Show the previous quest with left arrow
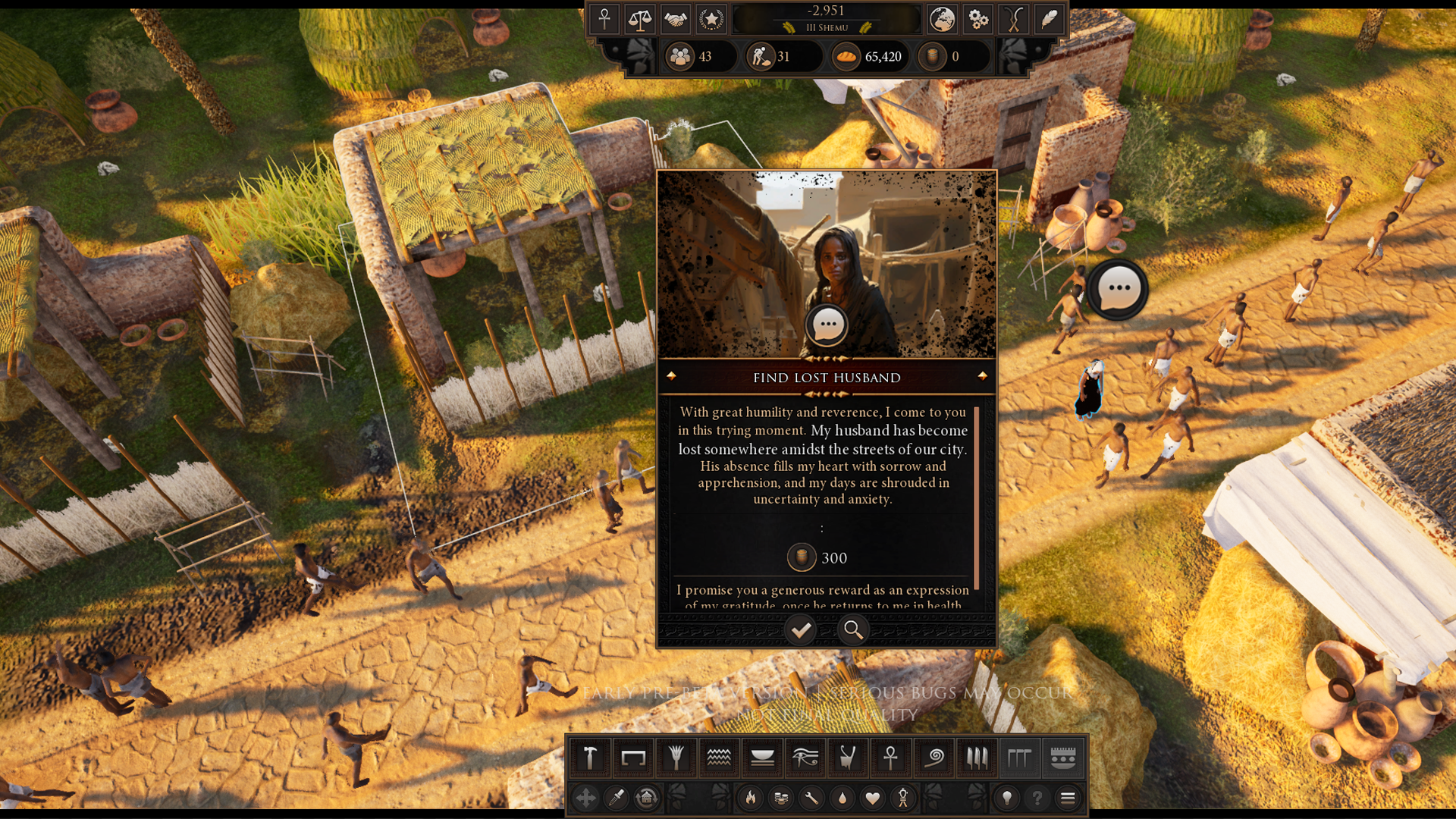1456x819 pixels. click(x=671, y=376)
